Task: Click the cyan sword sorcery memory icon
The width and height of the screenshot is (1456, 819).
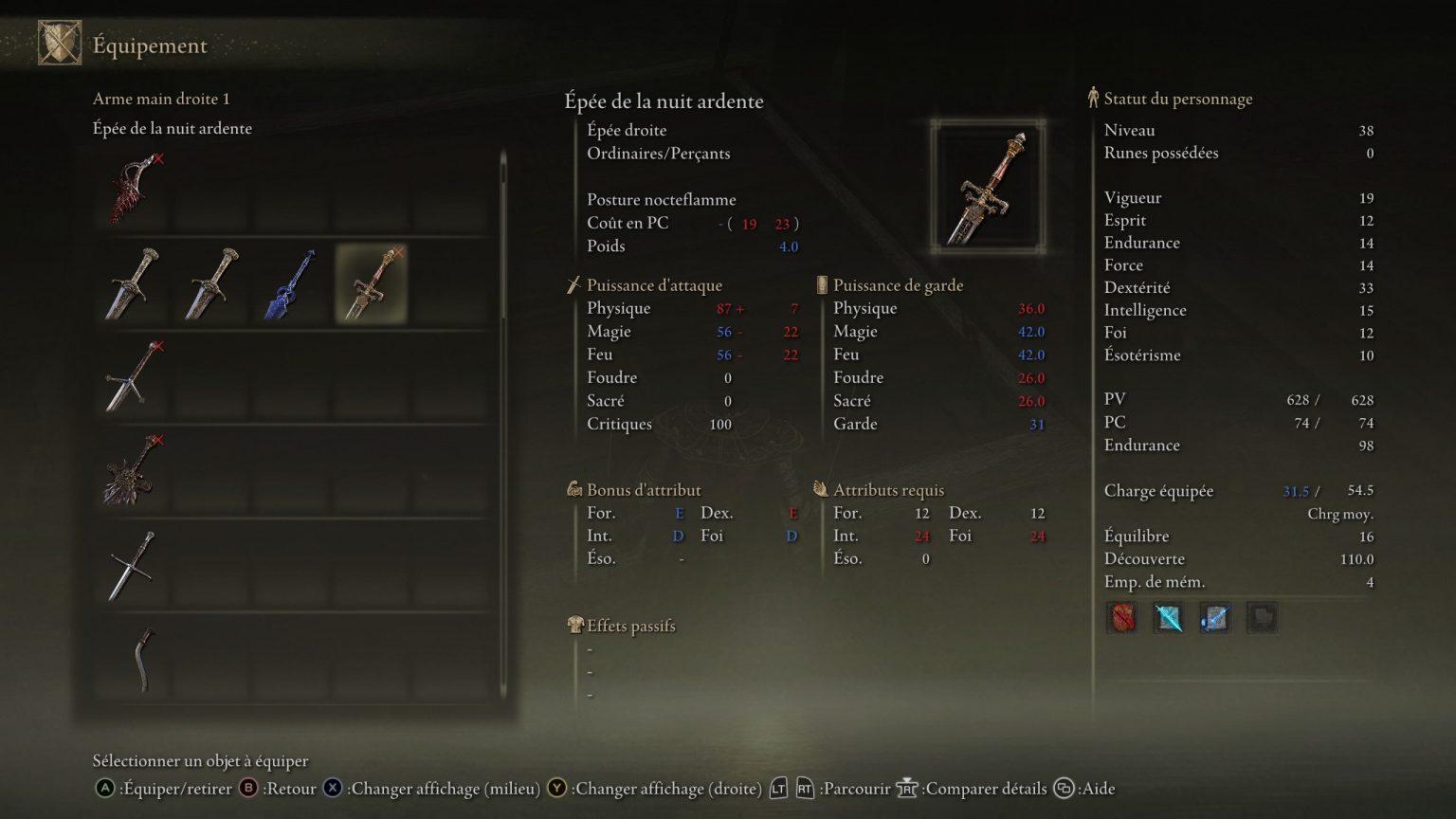Action: (1169, 618)
